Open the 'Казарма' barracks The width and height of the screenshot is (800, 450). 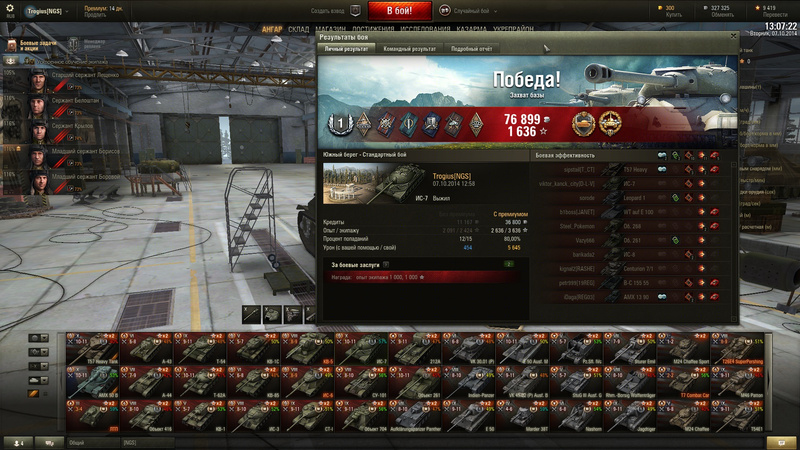[471, 30]
